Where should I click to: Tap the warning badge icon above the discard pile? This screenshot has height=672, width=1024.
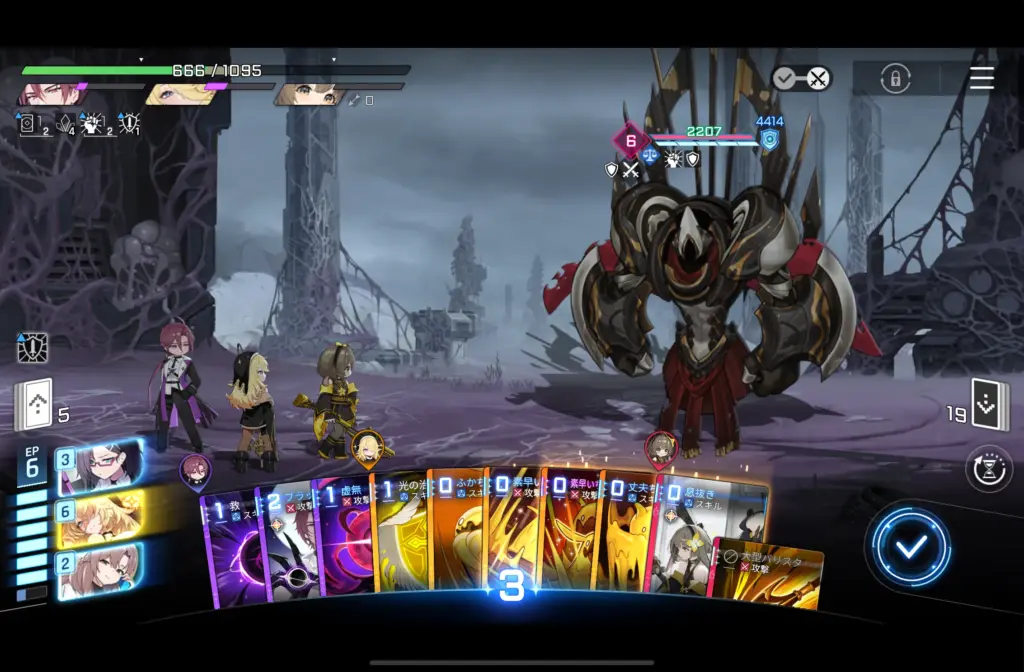32,348
